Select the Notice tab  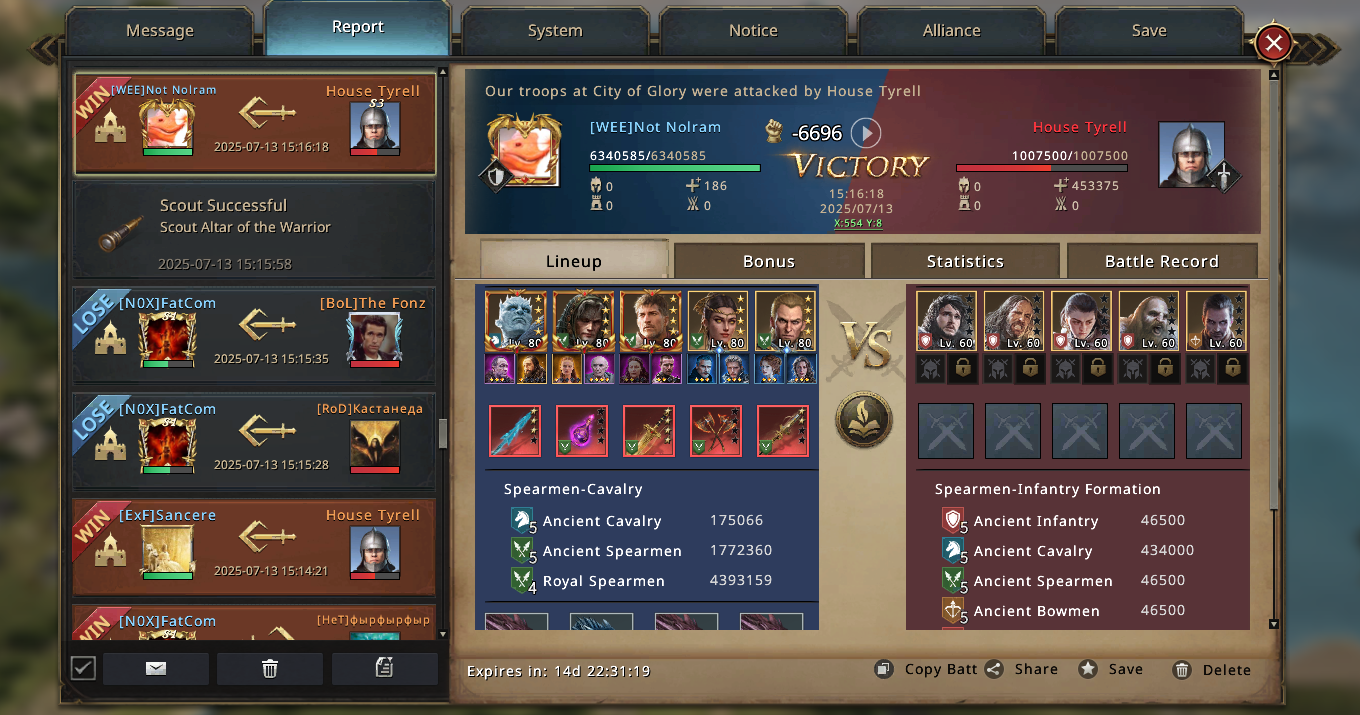pos(753,31)
